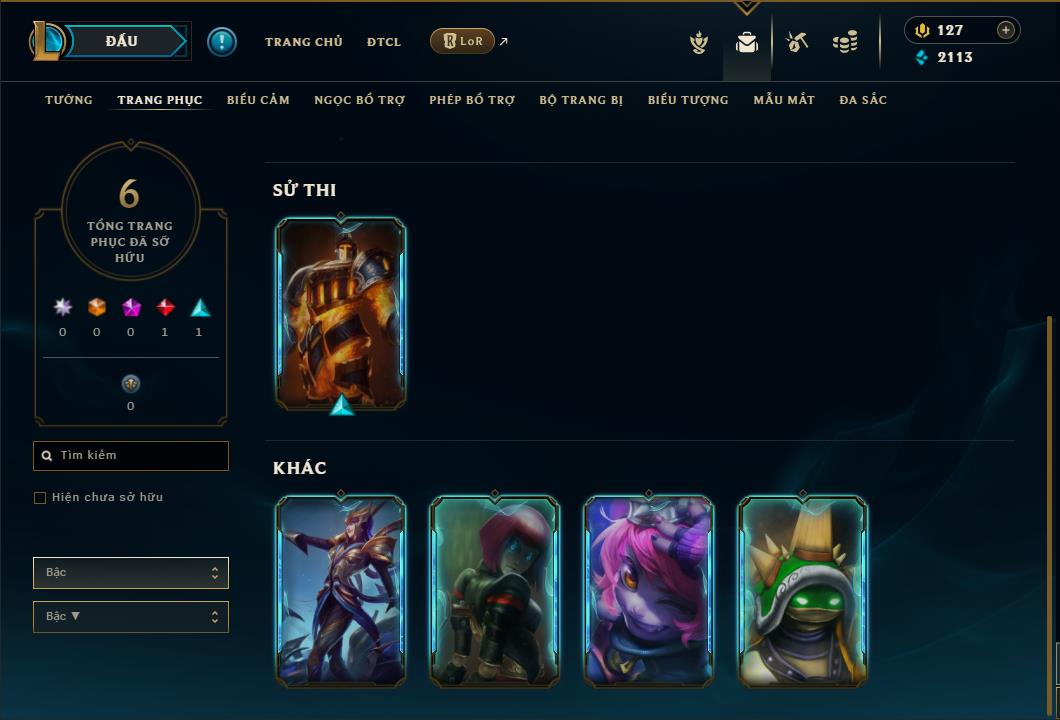Switch to BỘ TRANG BỊ tab
The width and height of the screenshot is (1060, 720).
tap(581, 100)
